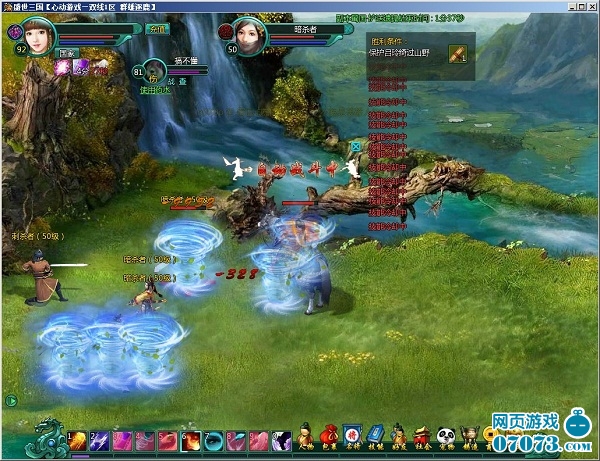Close the game window

pyautogui.click(x=592, y=6)
